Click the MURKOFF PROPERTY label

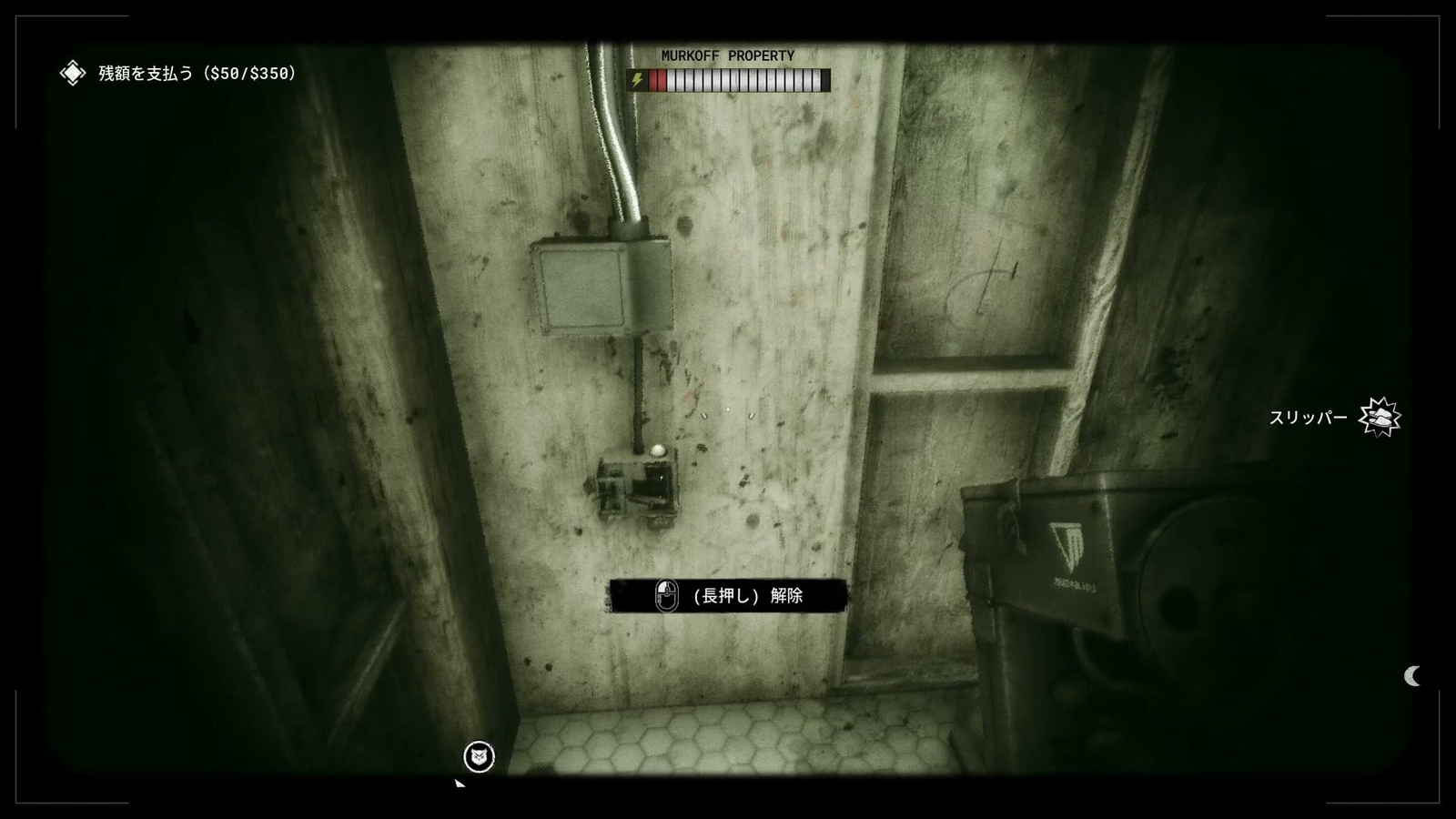727,56
